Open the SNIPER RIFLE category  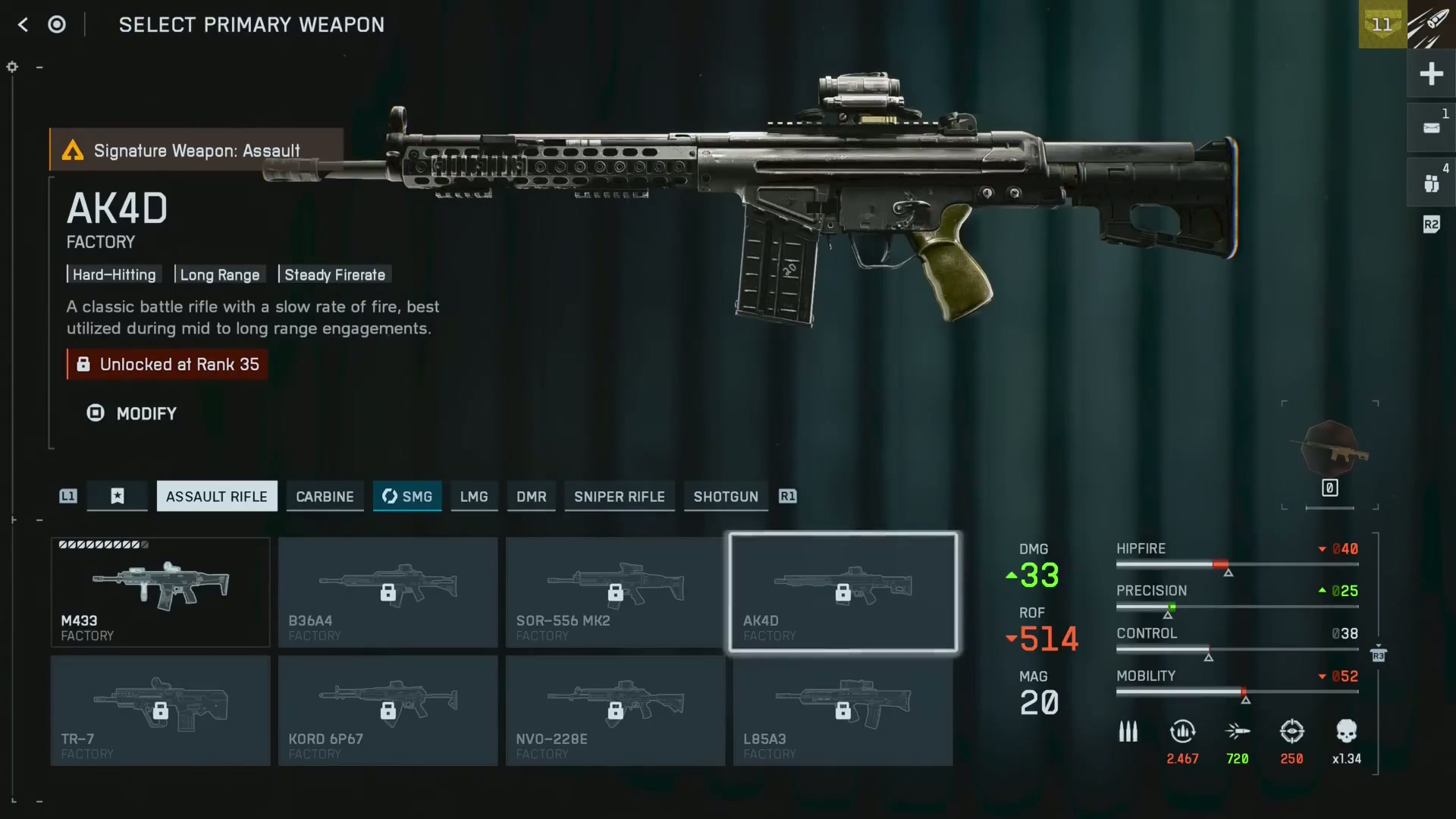[x=619, y=497]
